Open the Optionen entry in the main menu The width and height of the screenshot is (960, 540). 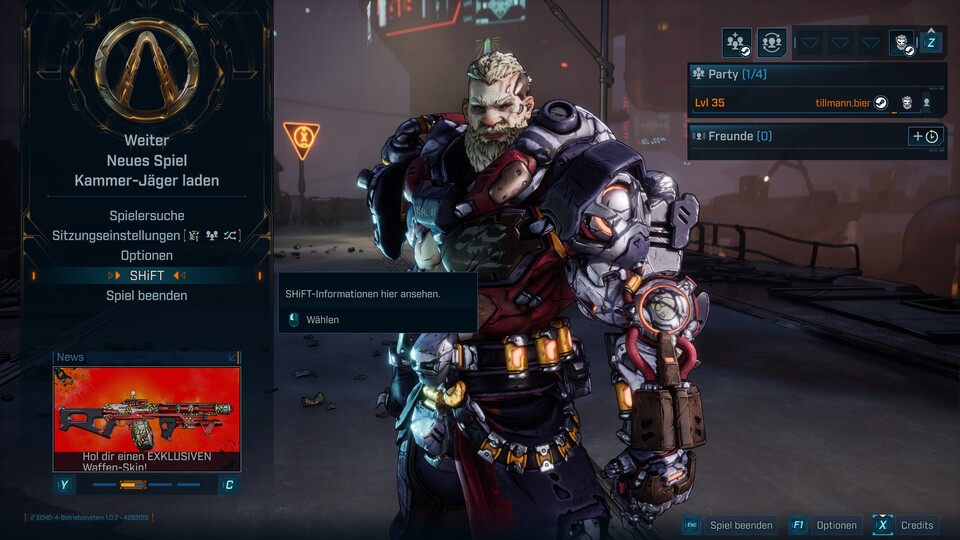click(146, 256)
